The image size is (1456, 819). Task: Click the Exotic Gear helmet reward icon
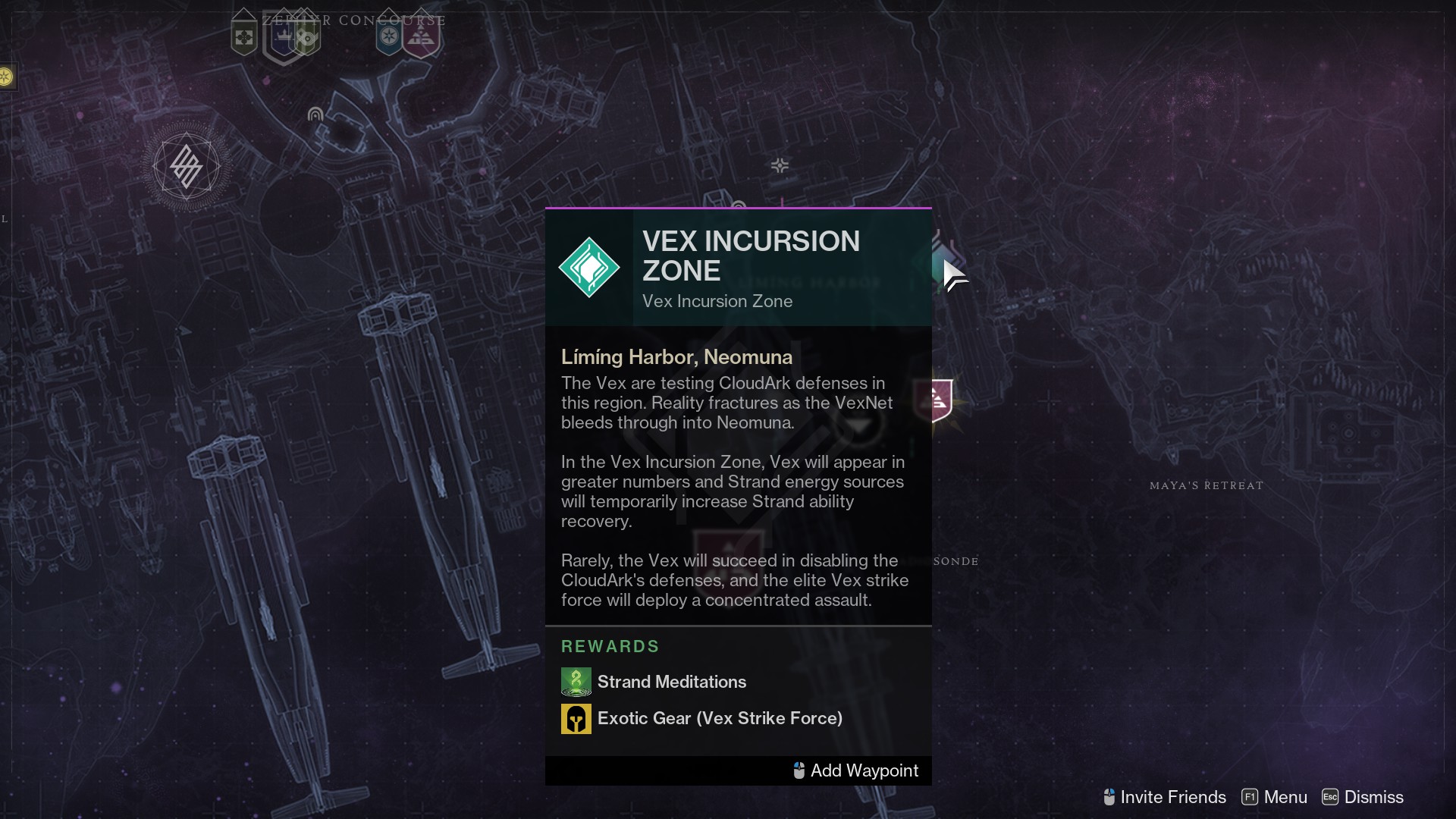coord(576,718)
